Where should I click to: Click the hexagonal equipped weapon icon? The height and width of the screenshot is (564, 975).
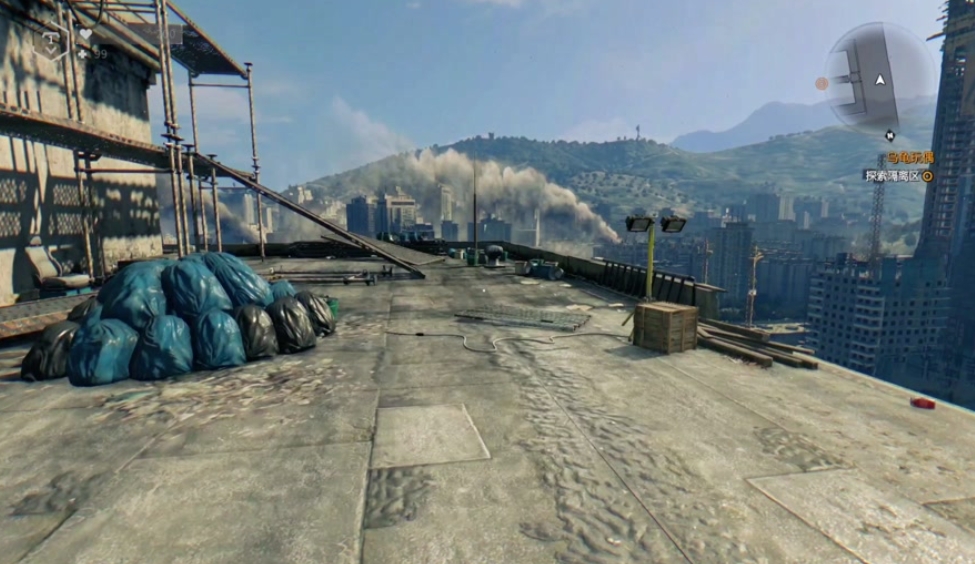click(52, 42)
